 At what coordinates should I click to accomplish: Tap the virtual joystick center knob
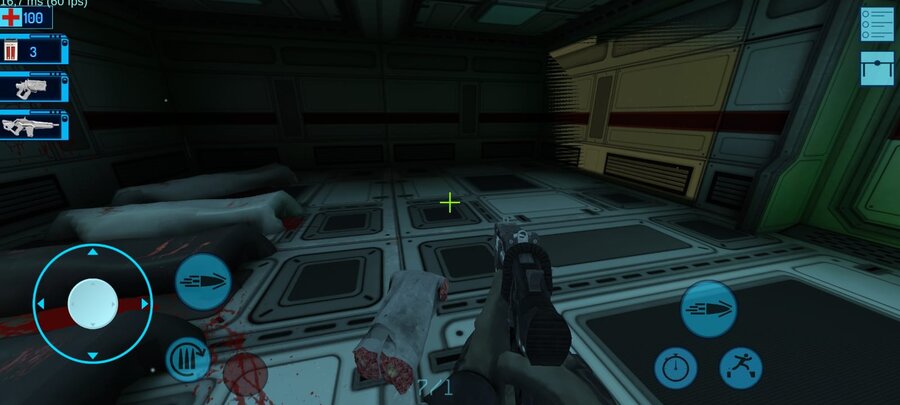coord(92,302)
